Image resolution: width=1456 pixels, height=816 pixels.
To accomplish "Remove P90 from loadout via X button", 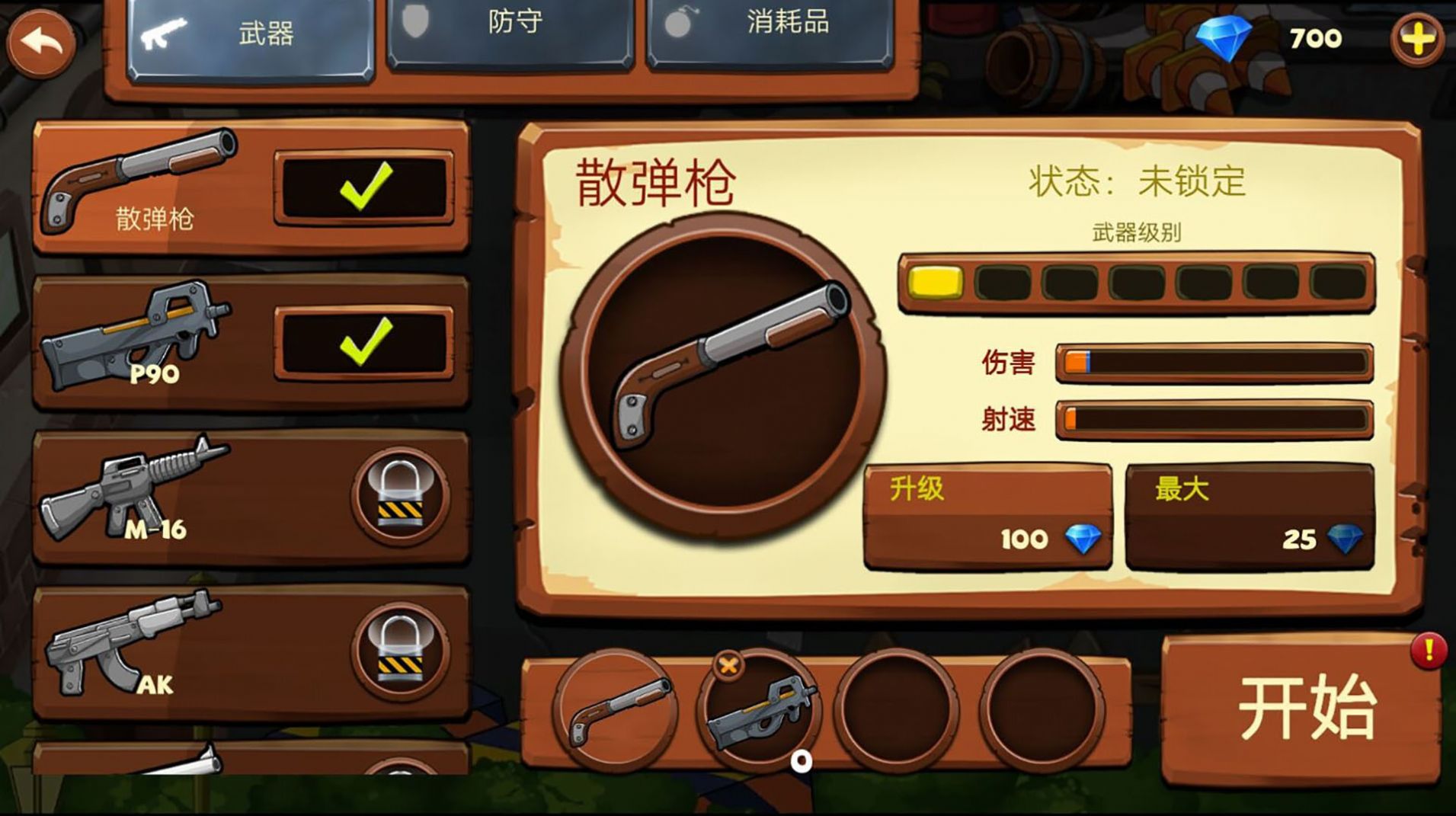I will coord(728,666).
